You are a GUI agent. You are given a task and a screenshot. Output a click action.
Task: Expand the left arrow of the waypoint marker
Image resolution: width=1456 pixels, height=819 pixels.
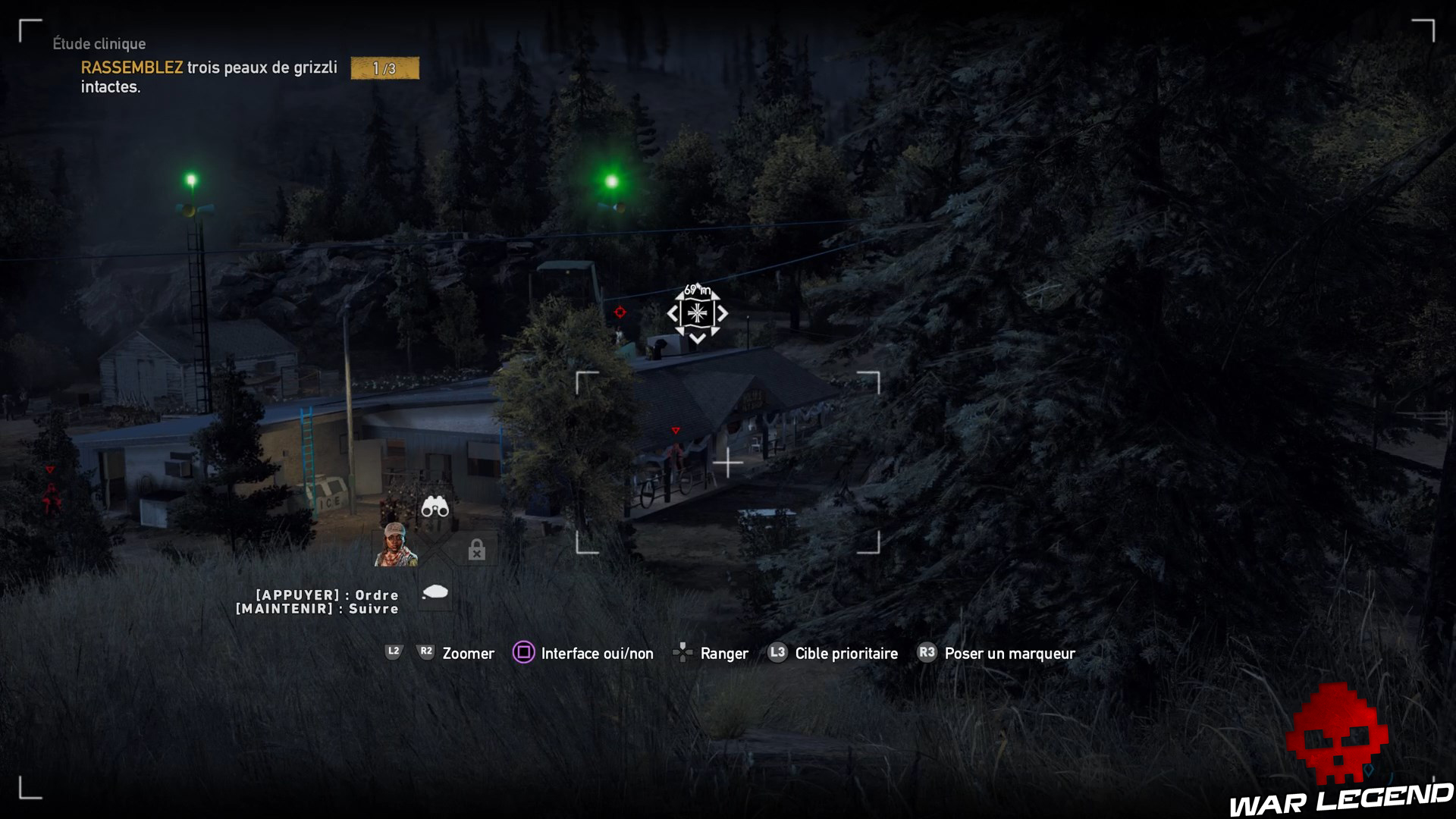(x=671, y=313)
